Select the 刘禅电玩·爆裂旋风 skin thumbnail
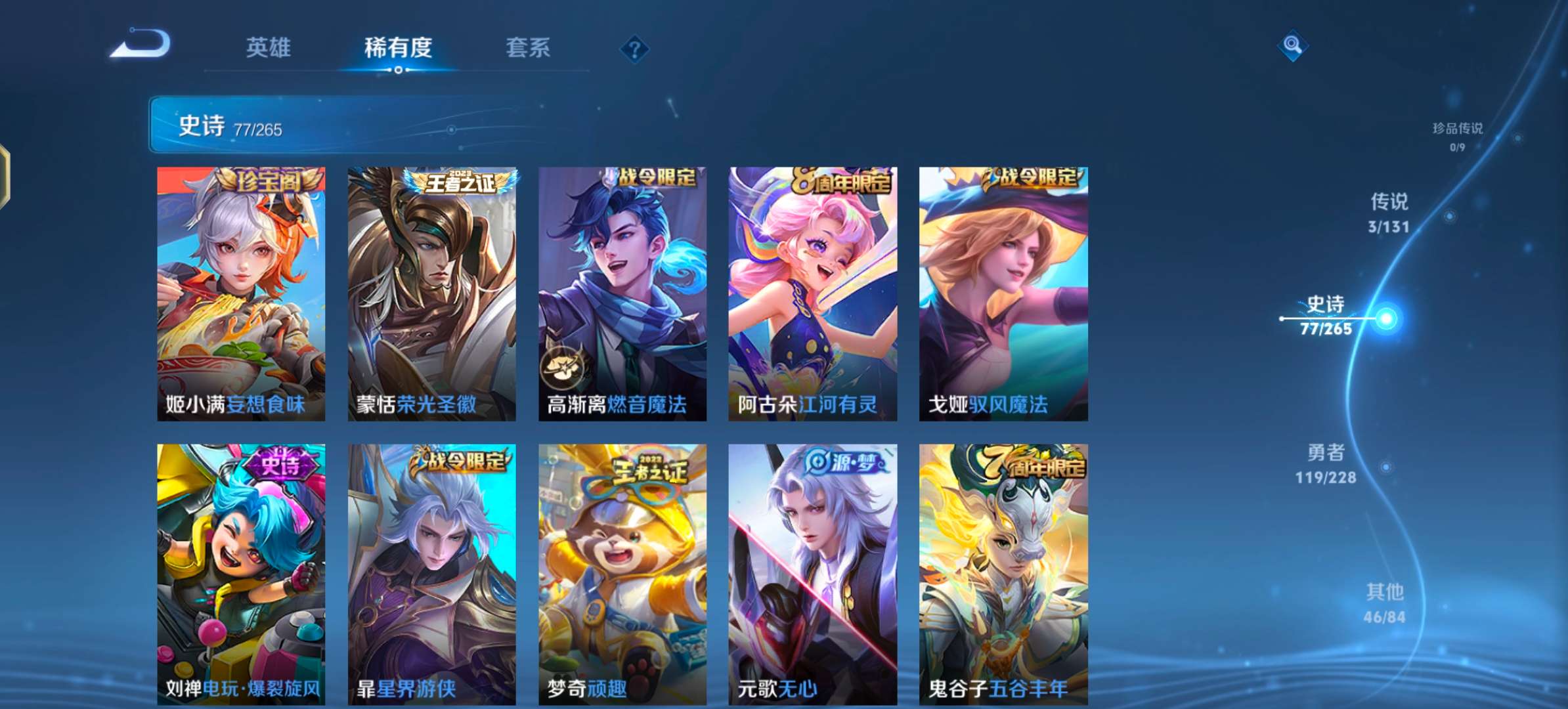The image size is (1568, 709). tap(241, 571)
